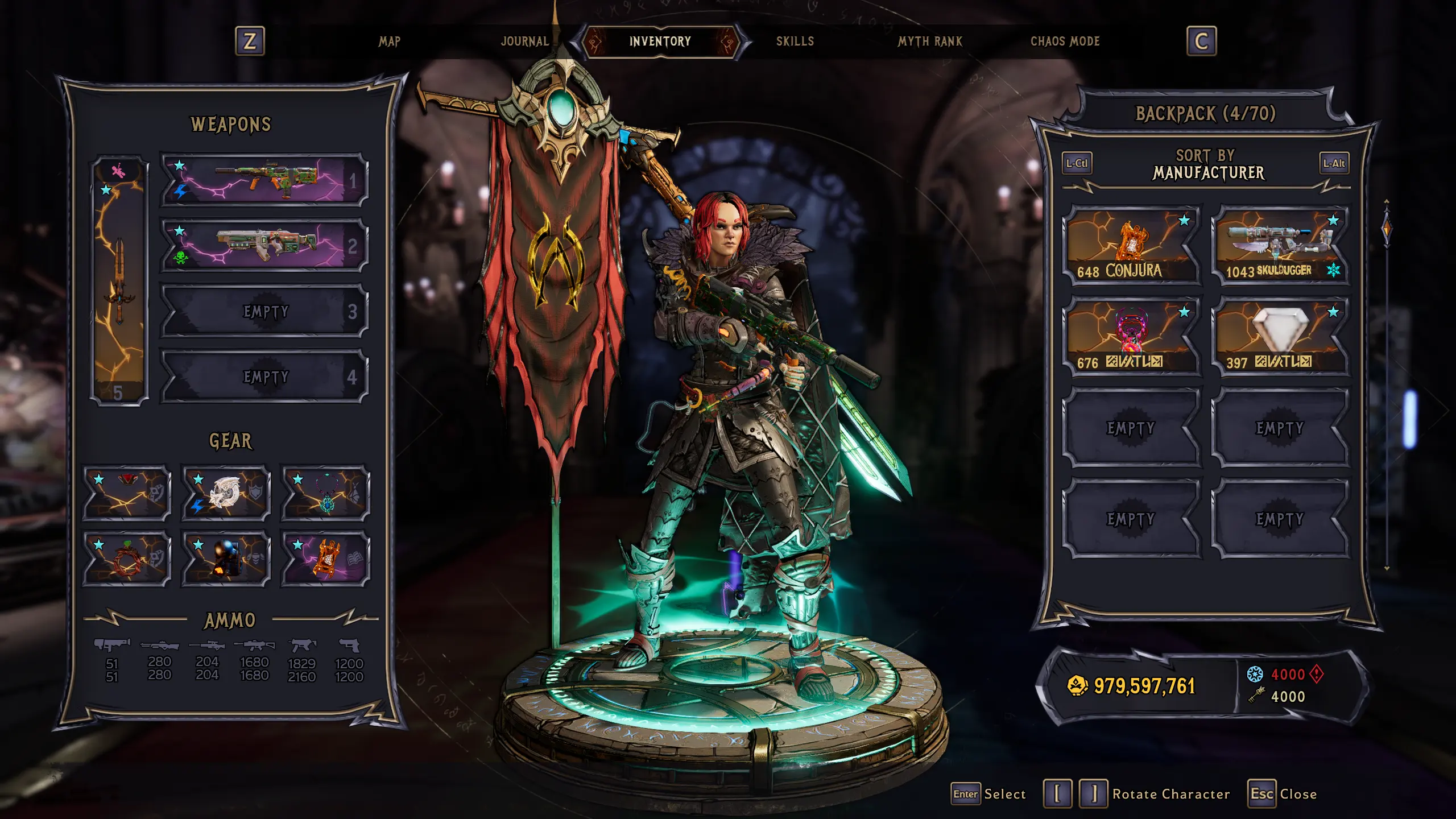Select the teal beetle amulet gear slot

(325, 493)
